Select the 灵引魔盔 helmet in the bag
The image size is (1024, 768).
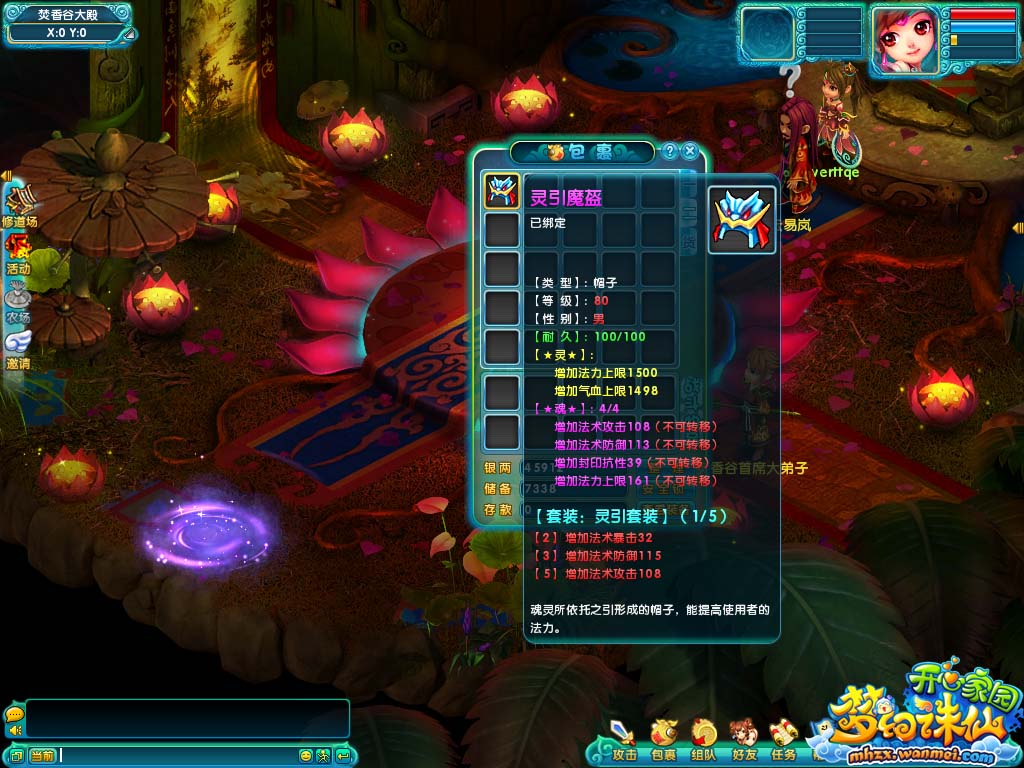[x=500, y=191]
